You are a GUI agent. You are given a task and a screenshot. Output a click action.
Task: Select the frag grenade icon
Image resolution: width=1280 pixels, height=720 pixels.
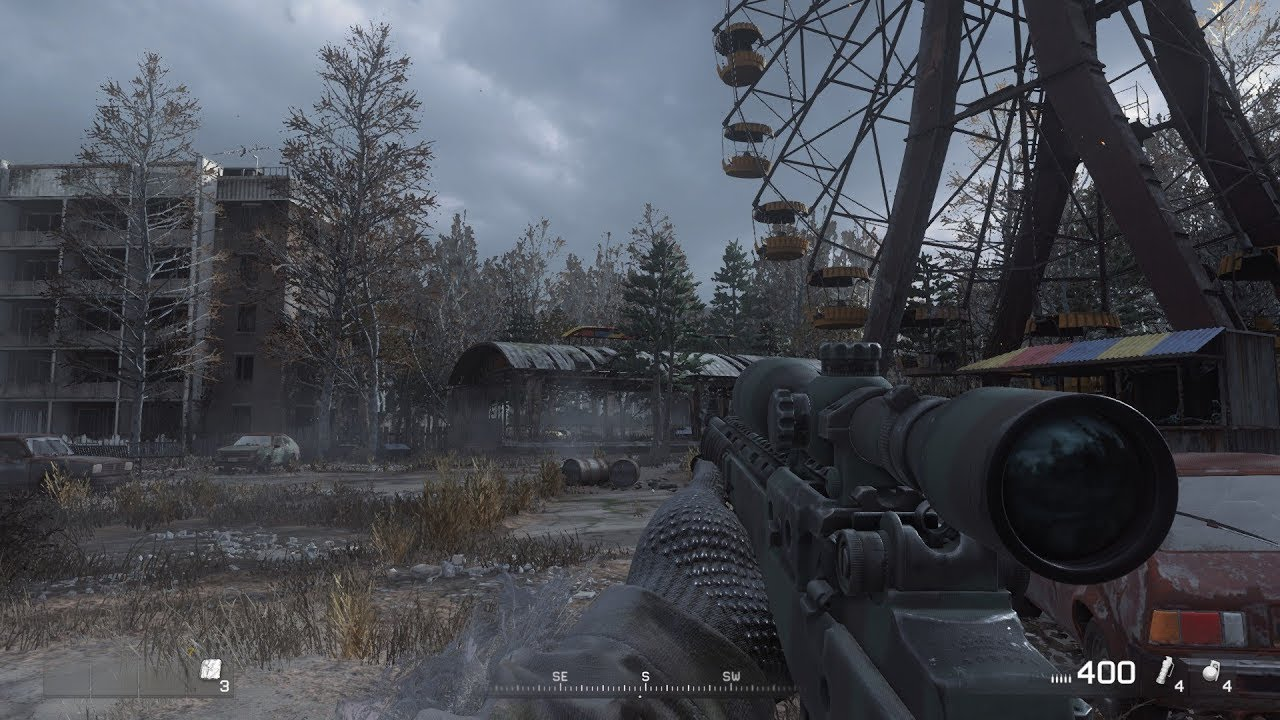point(1210,673)
